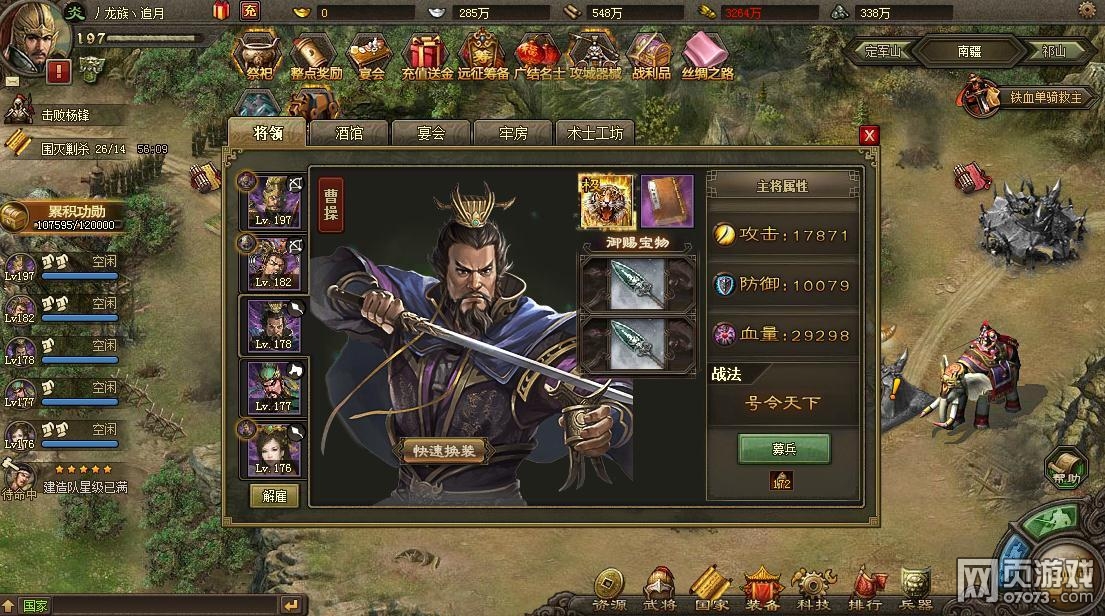
Task: Select the Lv. 182 general portrait
Action: tap(273, 264)
